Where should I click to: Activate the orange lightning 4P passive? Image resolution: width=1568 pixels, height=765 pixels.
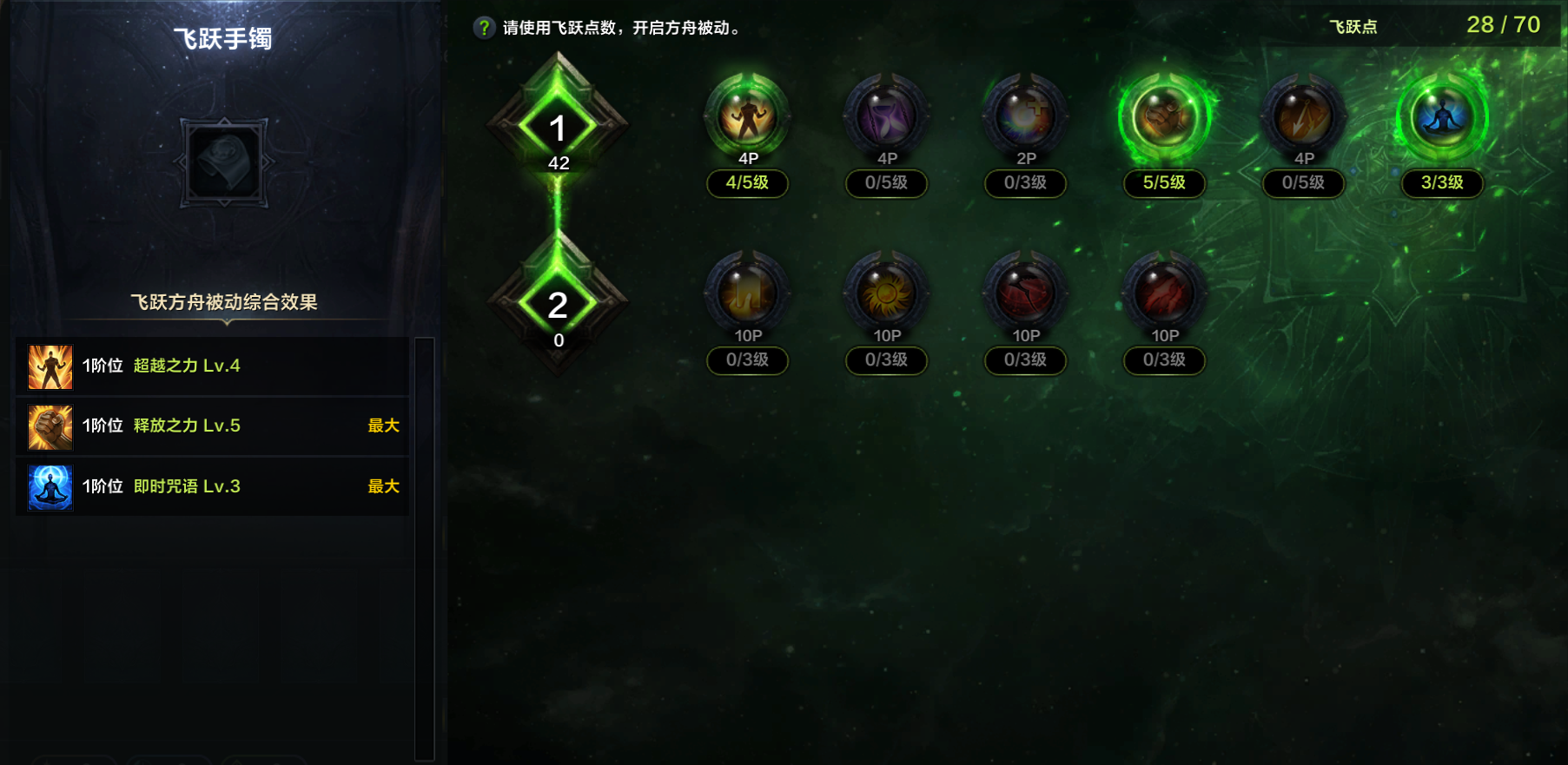(1303, 117)
